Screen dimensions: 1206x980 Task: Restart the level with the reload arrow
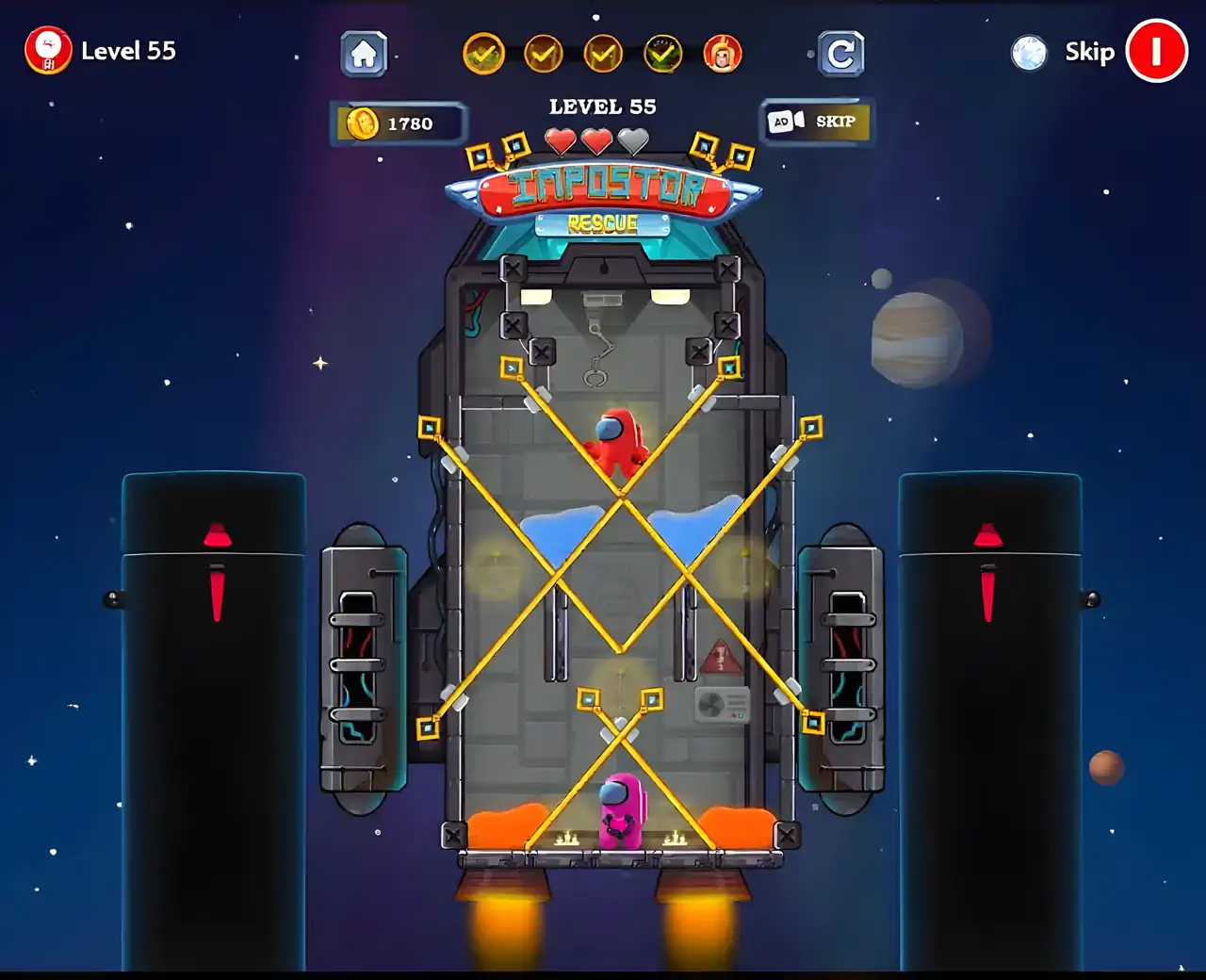[x=840, y=54]
